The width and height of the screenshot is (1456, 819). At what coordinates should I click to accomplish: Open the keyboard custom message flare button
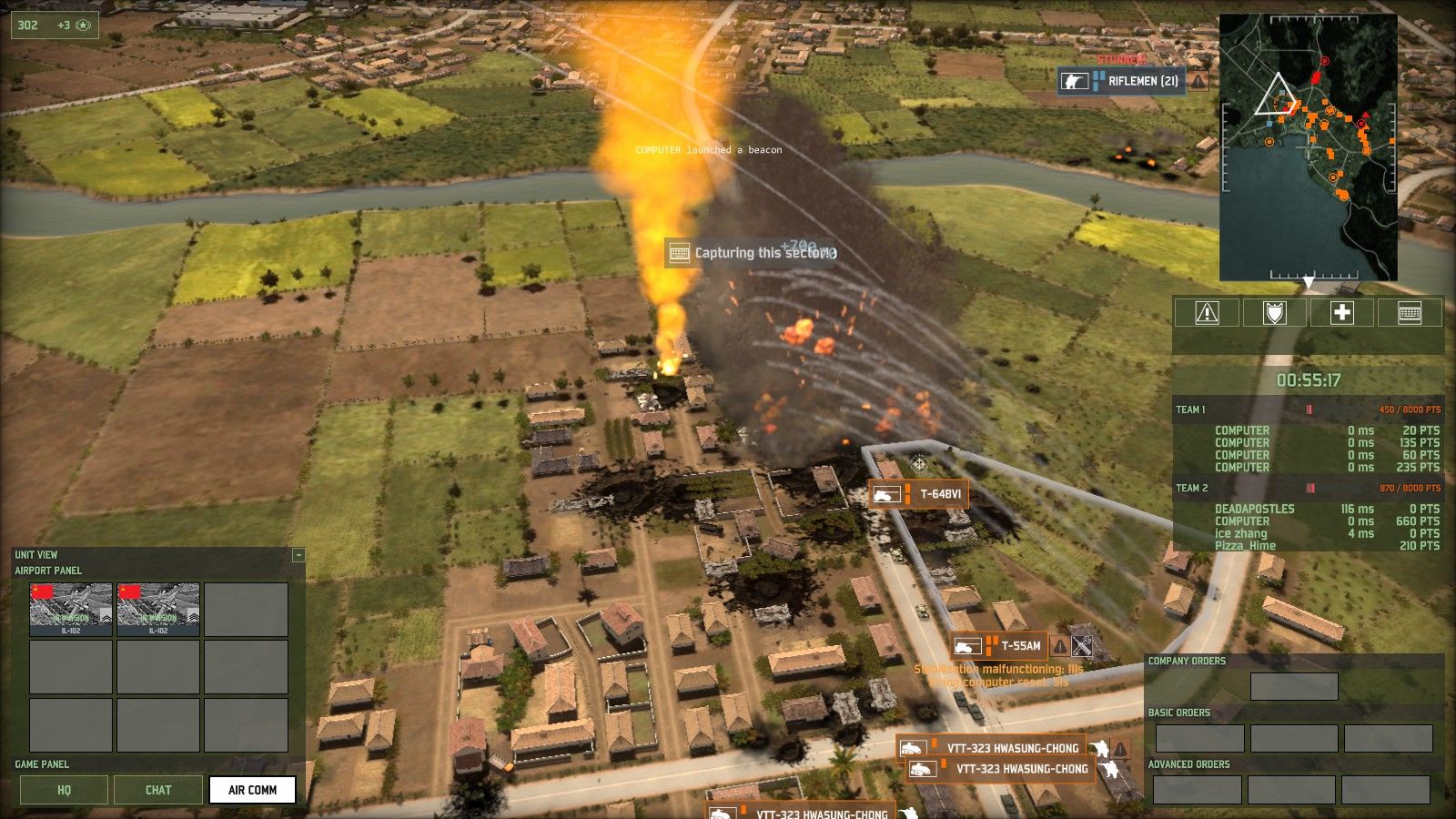pos(1410,313)
